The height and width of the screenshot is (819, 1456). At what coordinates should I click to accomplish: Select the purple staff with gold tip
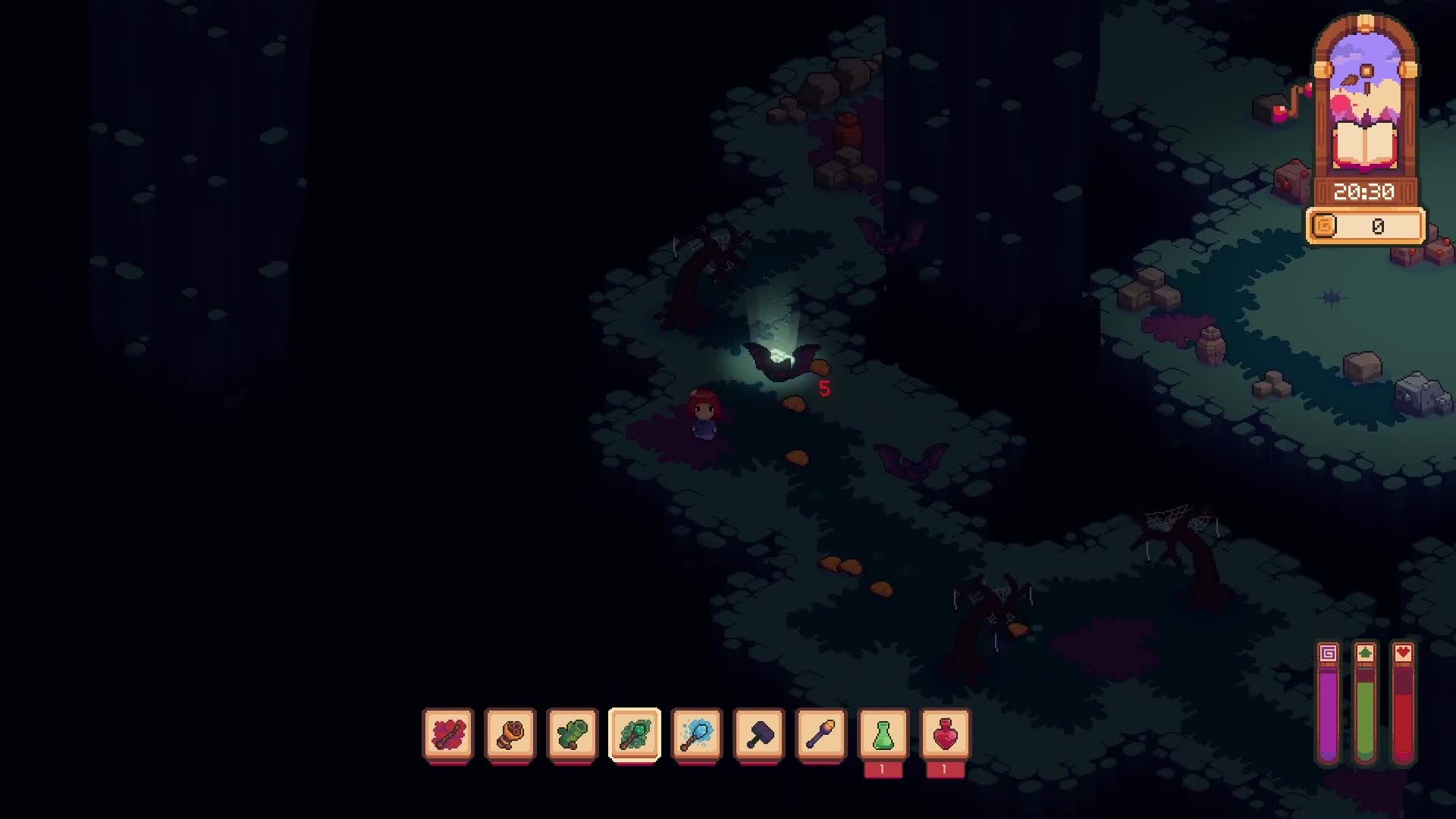821,734
